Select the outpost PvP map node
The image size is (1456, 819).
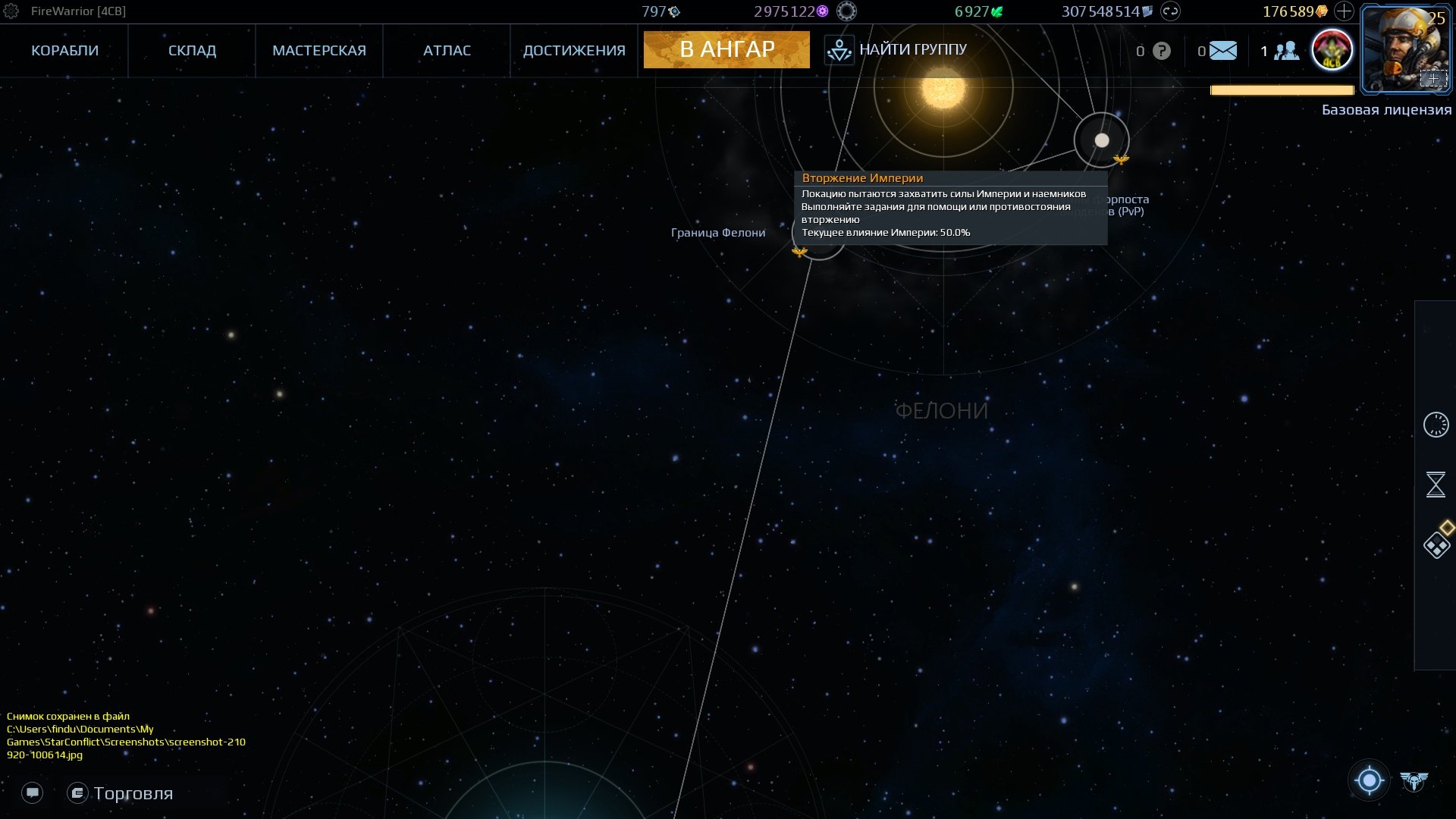pos(1102,140)
